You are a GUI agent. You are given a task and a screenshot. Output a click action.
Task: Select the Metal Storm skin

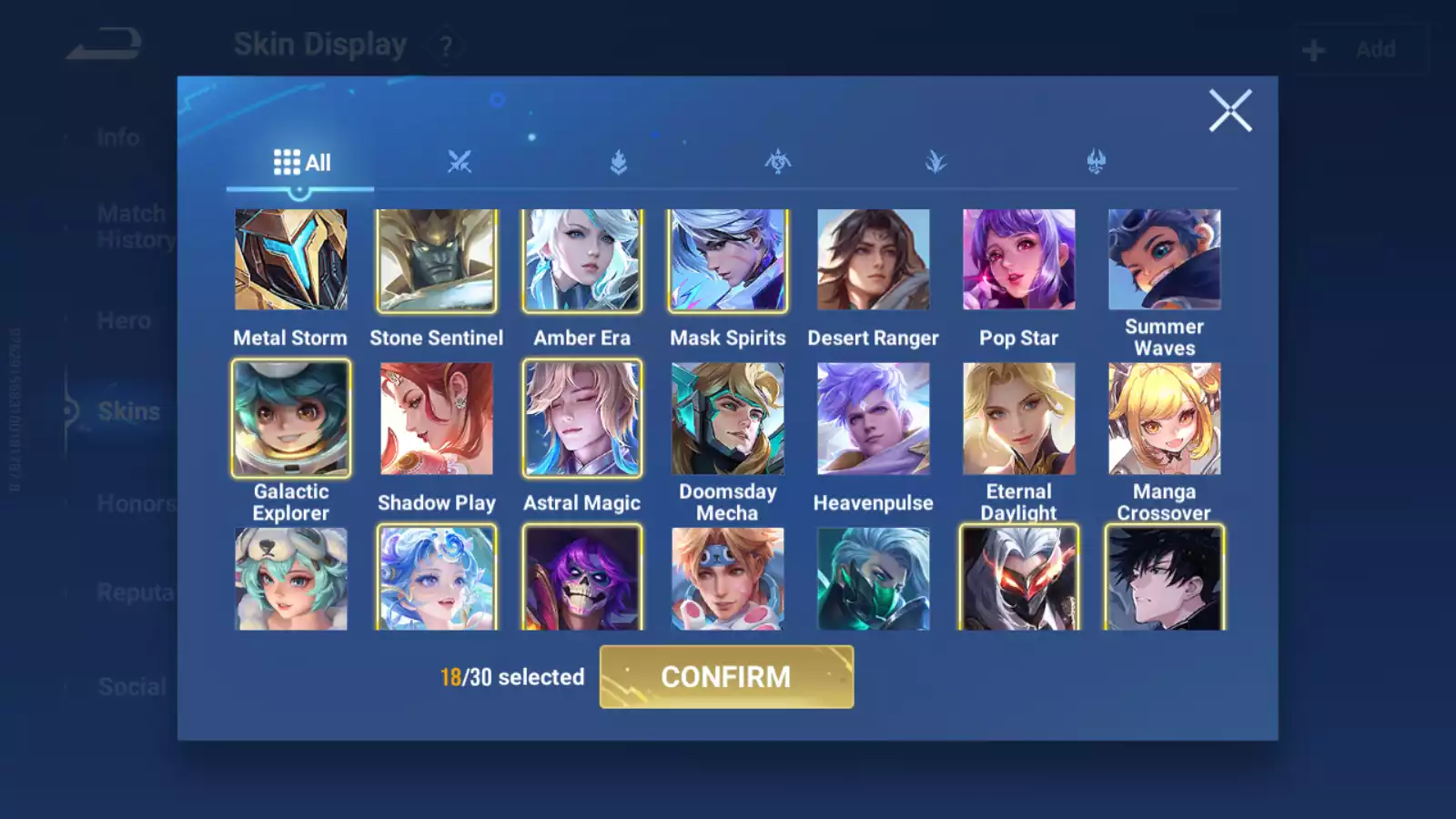(291, 260)
